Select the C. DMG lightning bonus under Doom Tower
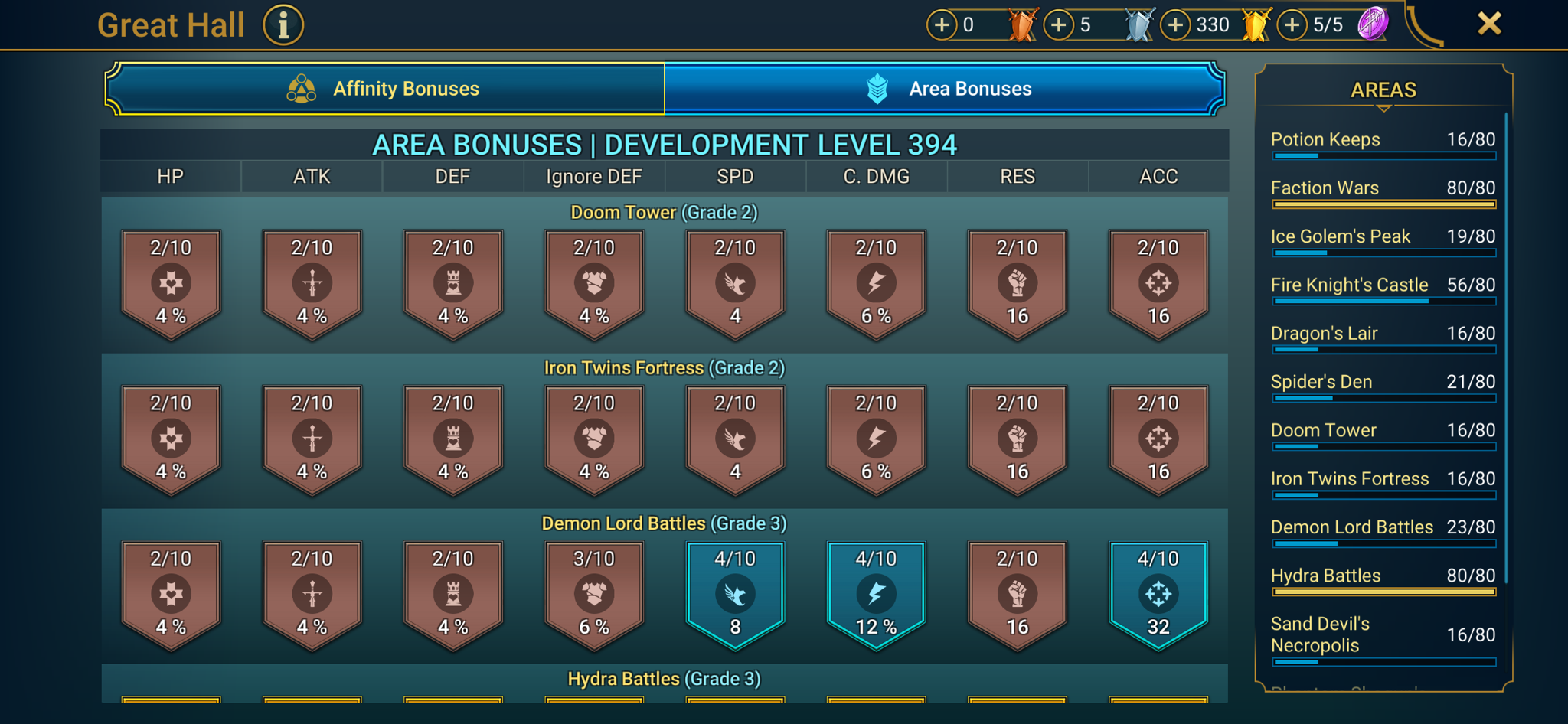This screenshot has height=724, width=1568. (x=875, y=283)
